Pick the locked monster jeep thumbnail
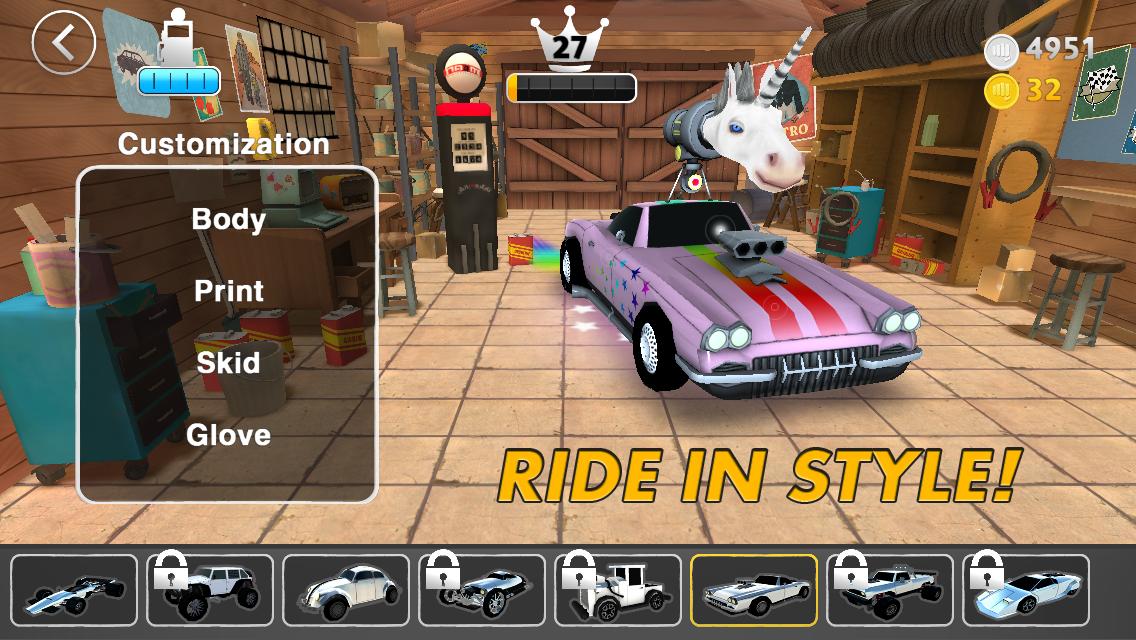 coord(210,590)
